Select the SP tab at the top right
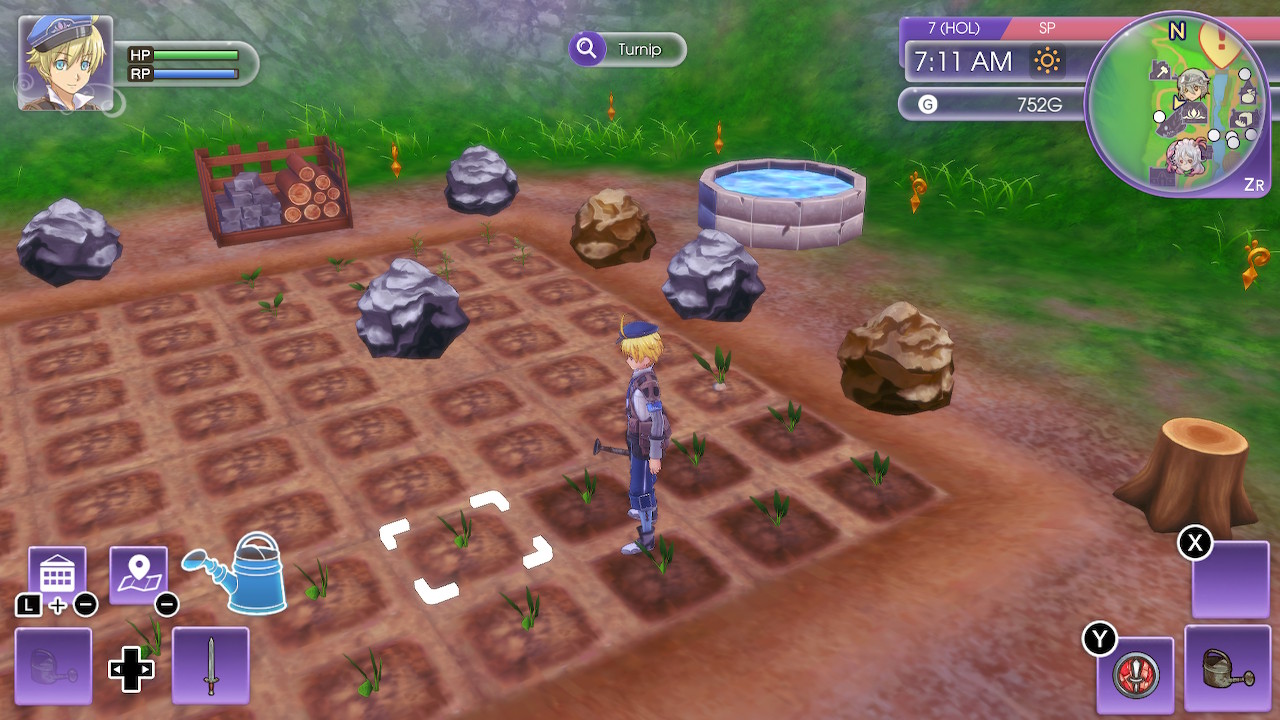Screen dimensions: 1280x720 click(1045, 28)
